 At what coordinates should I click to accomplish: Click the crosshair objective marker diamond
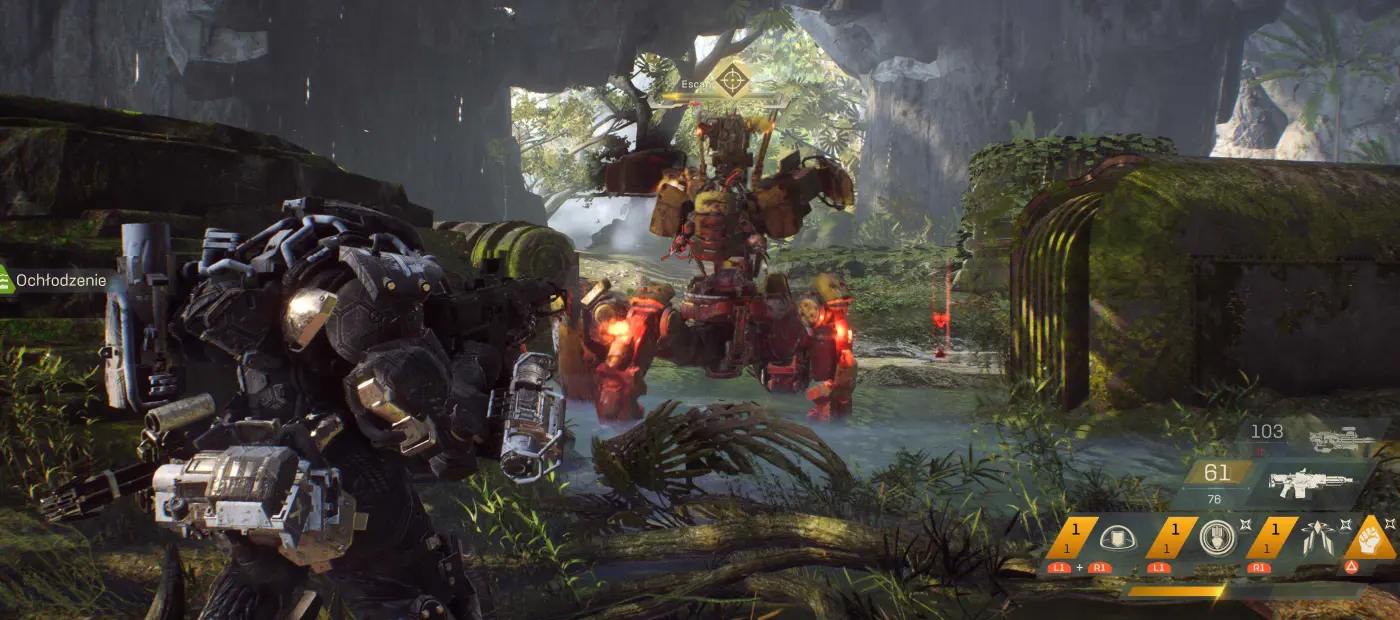(x=732, y=79)
